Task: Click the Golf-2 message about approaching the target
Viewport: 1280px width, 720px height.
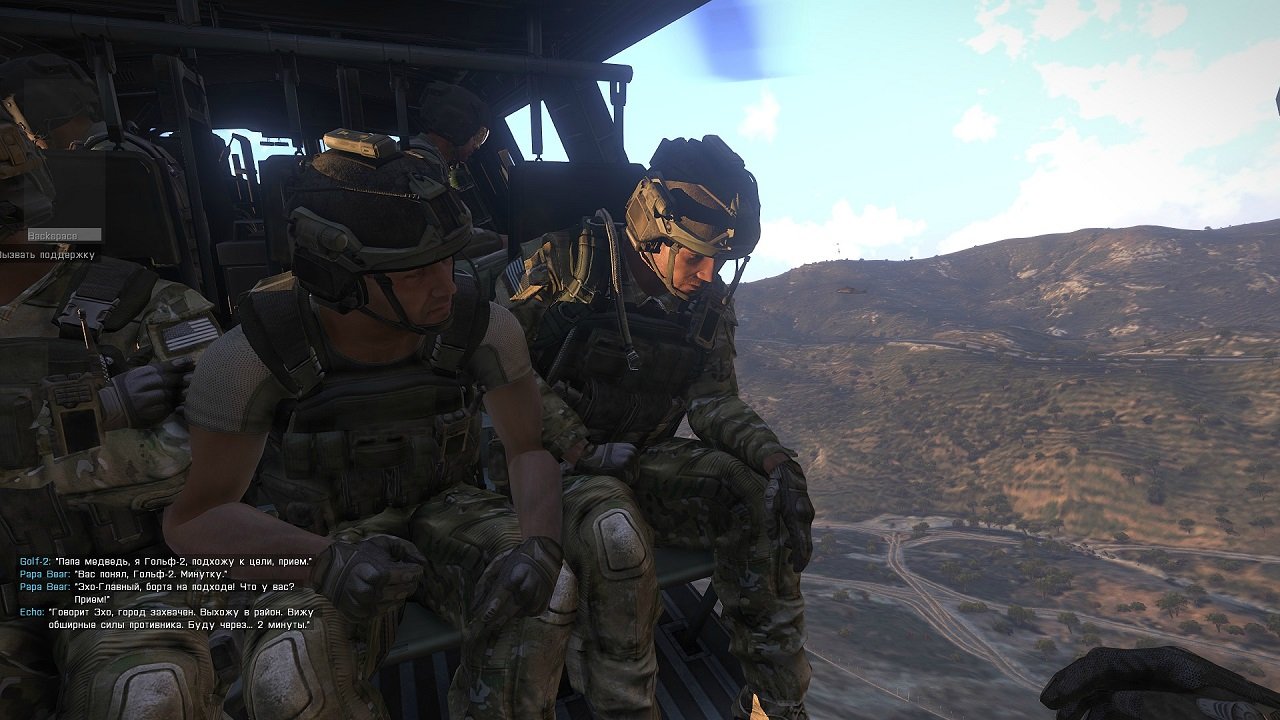Action: (180, 558)
